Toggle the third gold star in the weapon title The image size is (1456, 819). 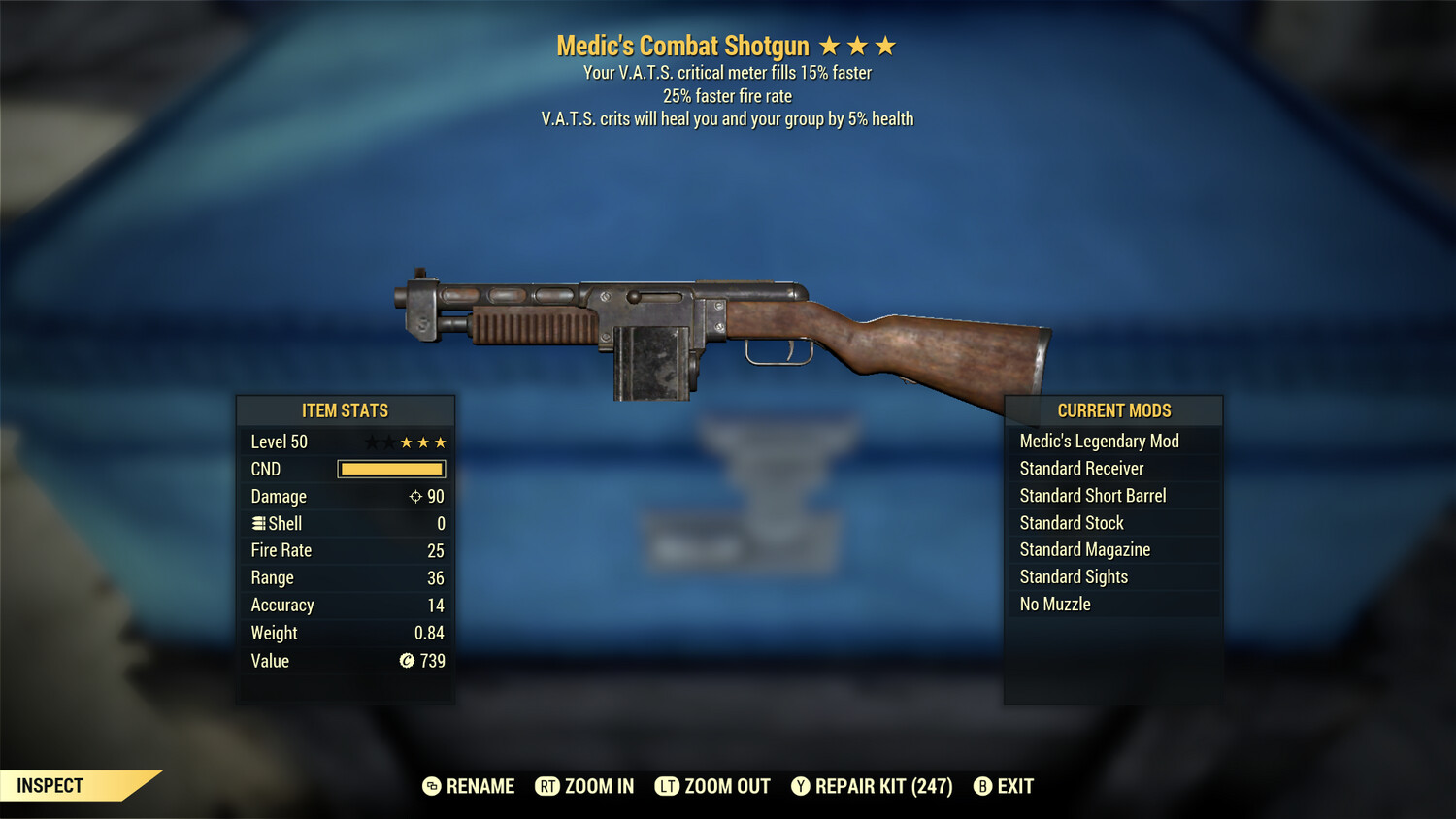pyautogui.click(x=886, y=44)
